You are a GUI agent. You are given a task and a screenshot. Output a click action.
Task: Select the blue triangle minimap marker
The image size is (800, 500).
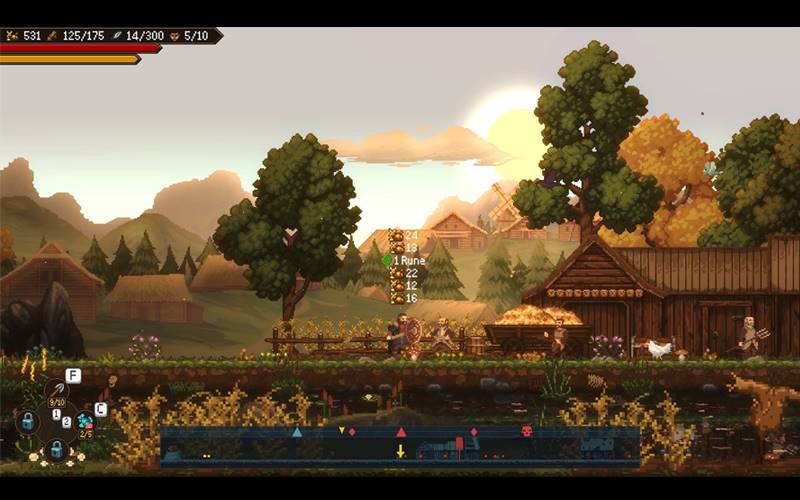coord(297,432)
